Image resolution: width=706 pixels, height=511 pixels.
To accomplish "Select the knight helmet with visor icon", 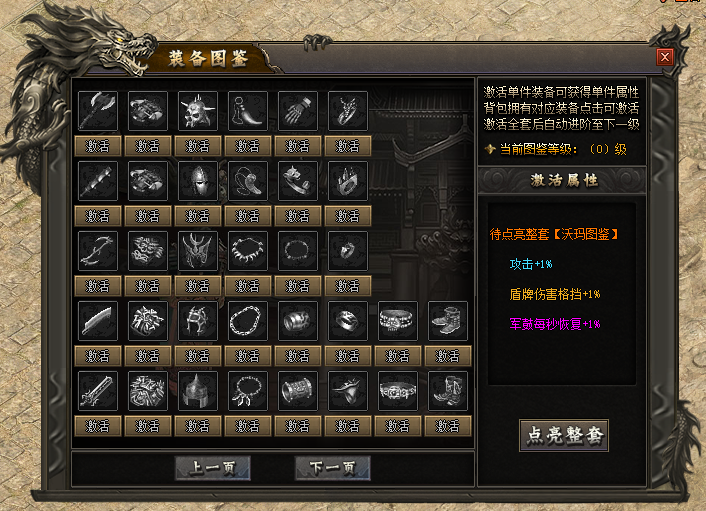I will tap(198, 180).
